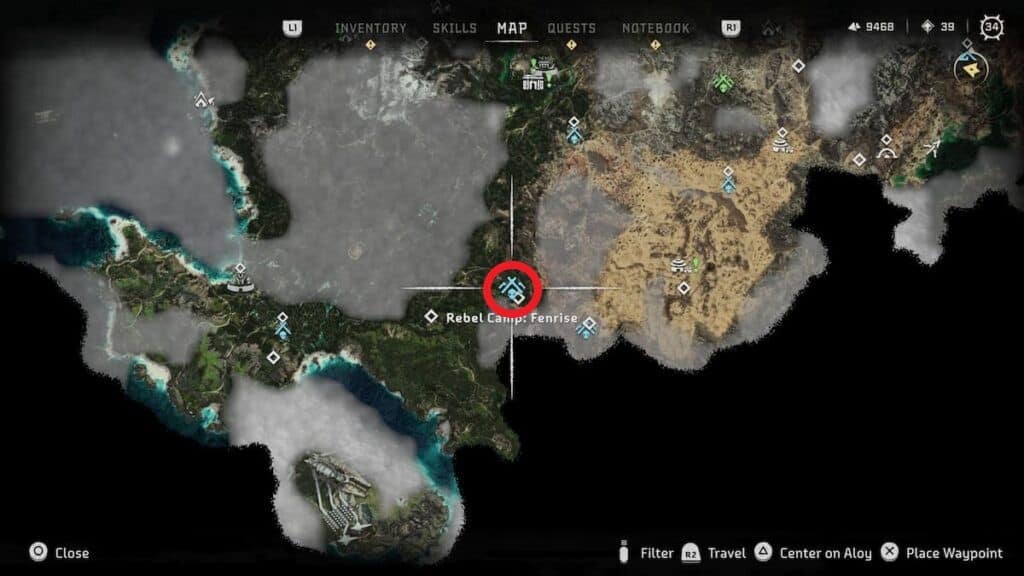Click the green crossed-swords marker on the map
Screen dimensions: 1024x576
coord(722,82)
